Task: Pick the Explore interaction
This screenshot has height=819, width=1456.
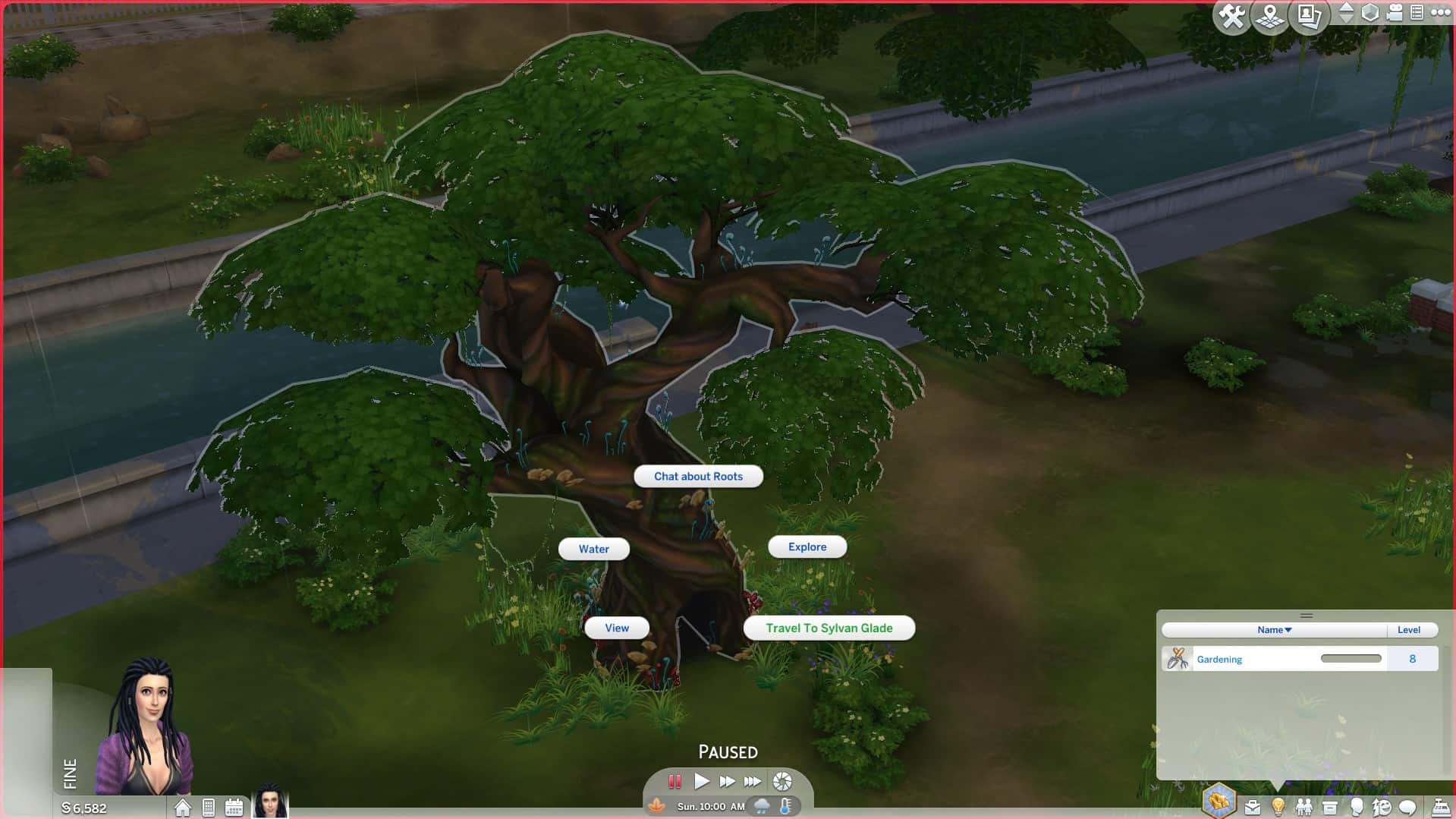Action: tap(807, 547)
